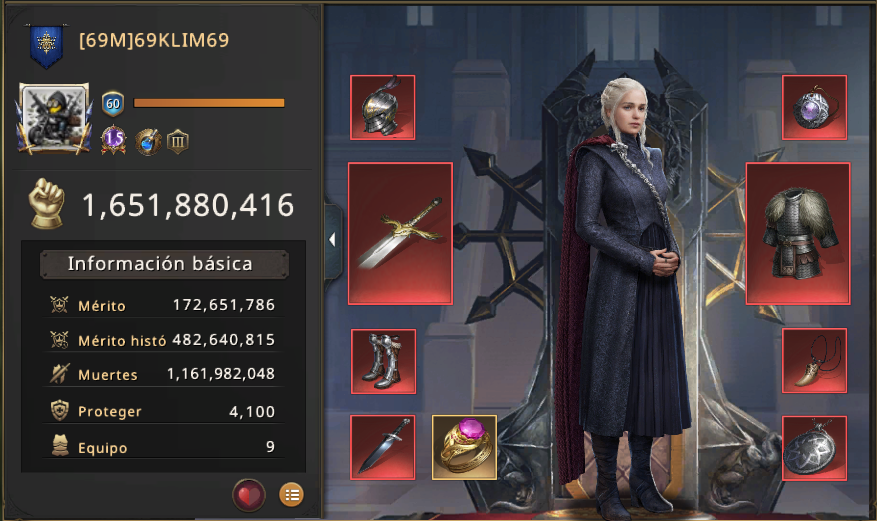Choose the horn pendant necklace slot
The height and width of the screenshot is (521, 877).
814,360
